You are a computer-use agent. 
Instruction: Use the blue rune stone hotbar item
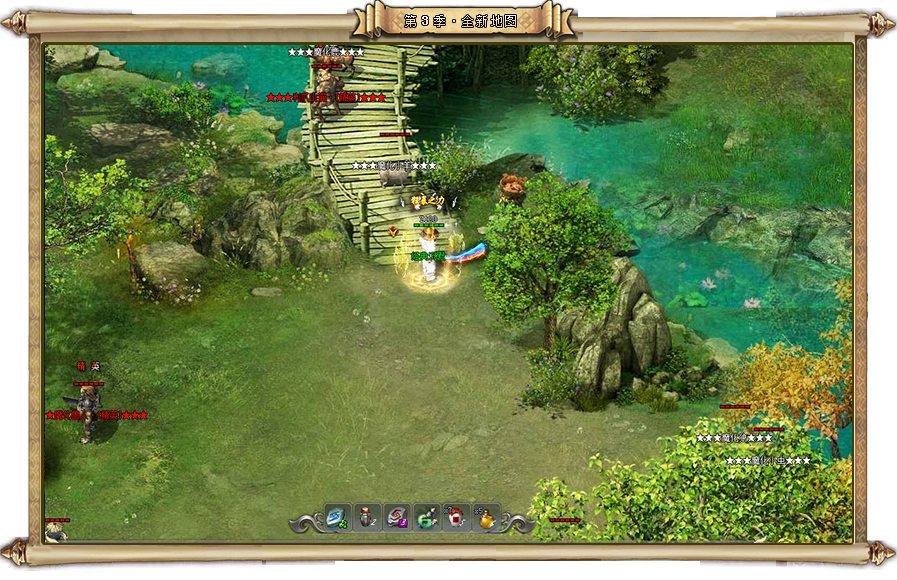tap(338, 517)
